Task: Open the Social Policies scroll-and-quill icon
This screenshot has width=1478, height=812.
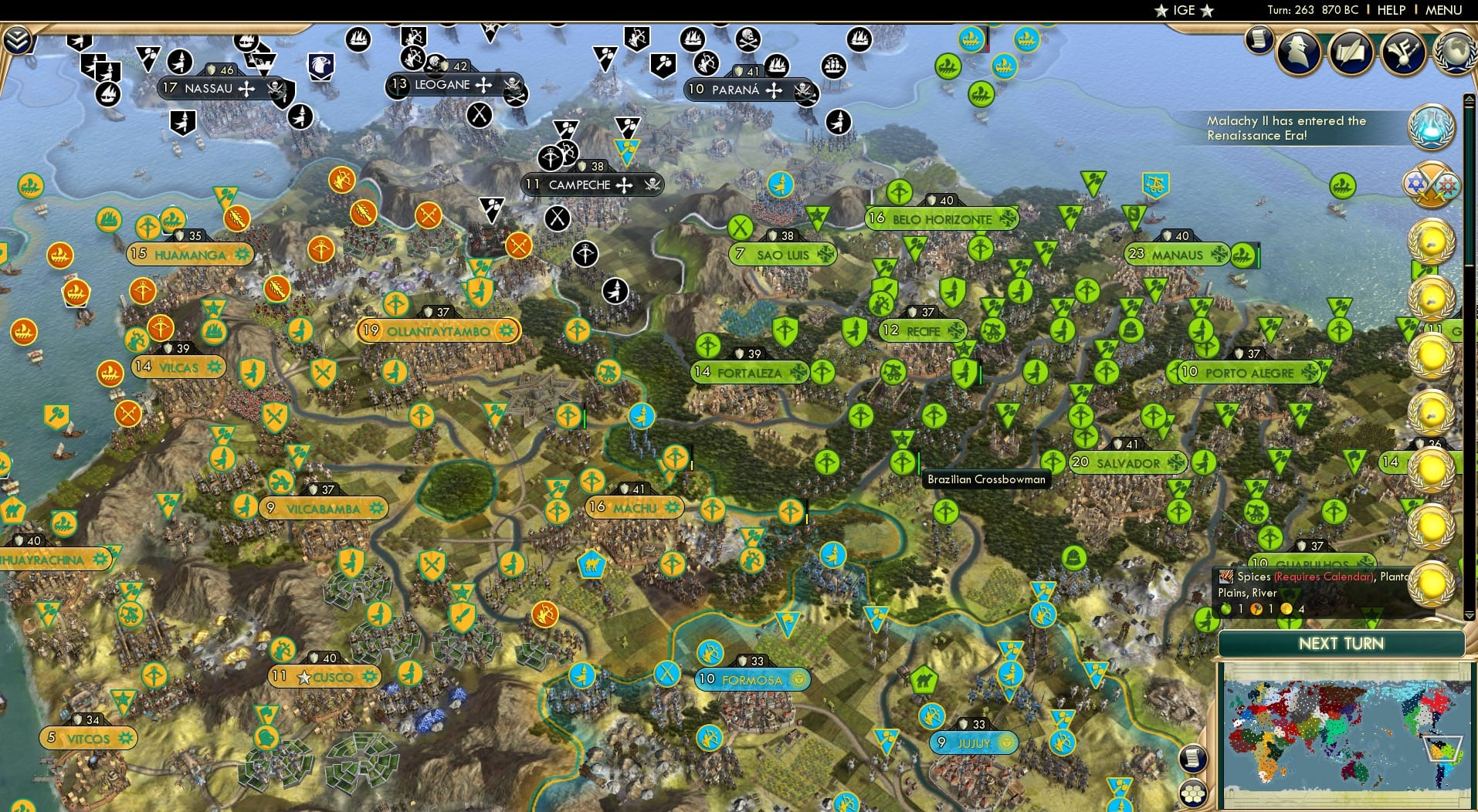Action: [x=1351, y=52]
